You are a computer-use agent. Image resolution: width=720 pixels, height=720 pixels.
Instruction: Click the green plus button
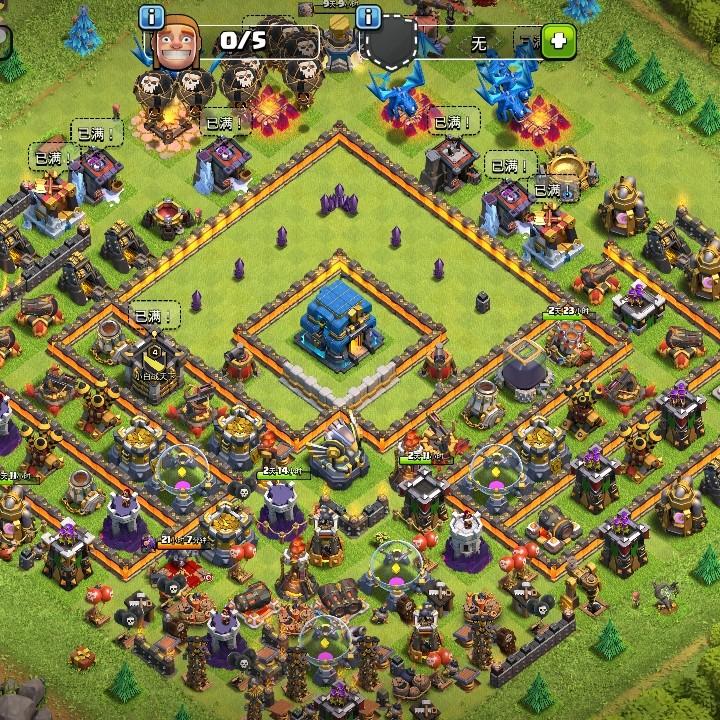[x=559, y=41]
